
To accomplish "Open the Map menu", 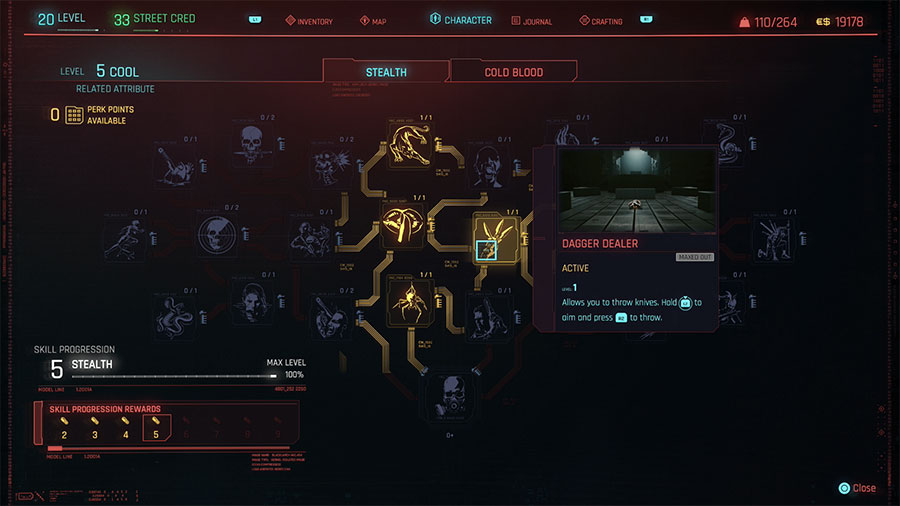I will tap(373, 21).
